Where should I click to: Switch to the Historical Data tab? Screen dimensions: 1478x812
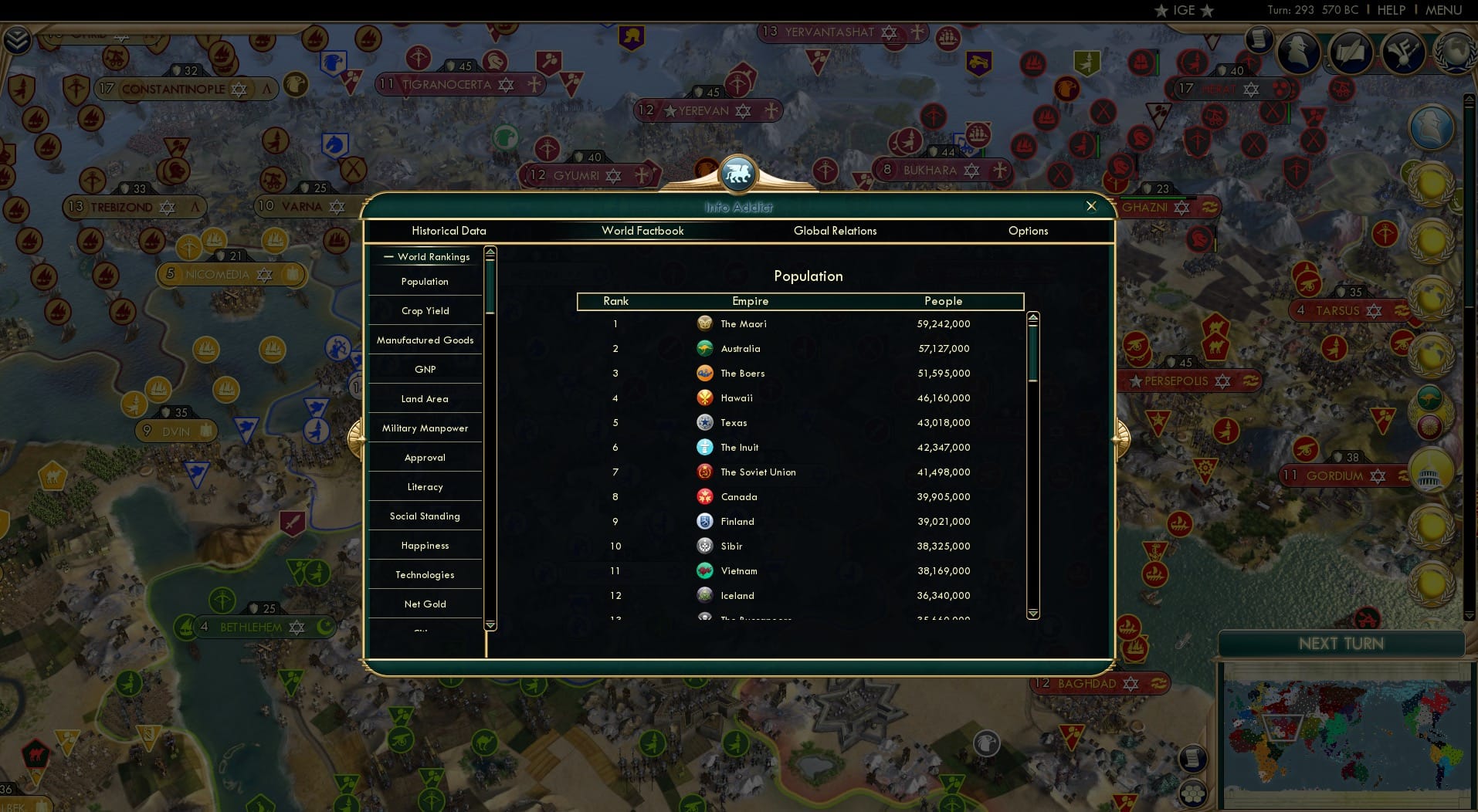pos(449,231)
